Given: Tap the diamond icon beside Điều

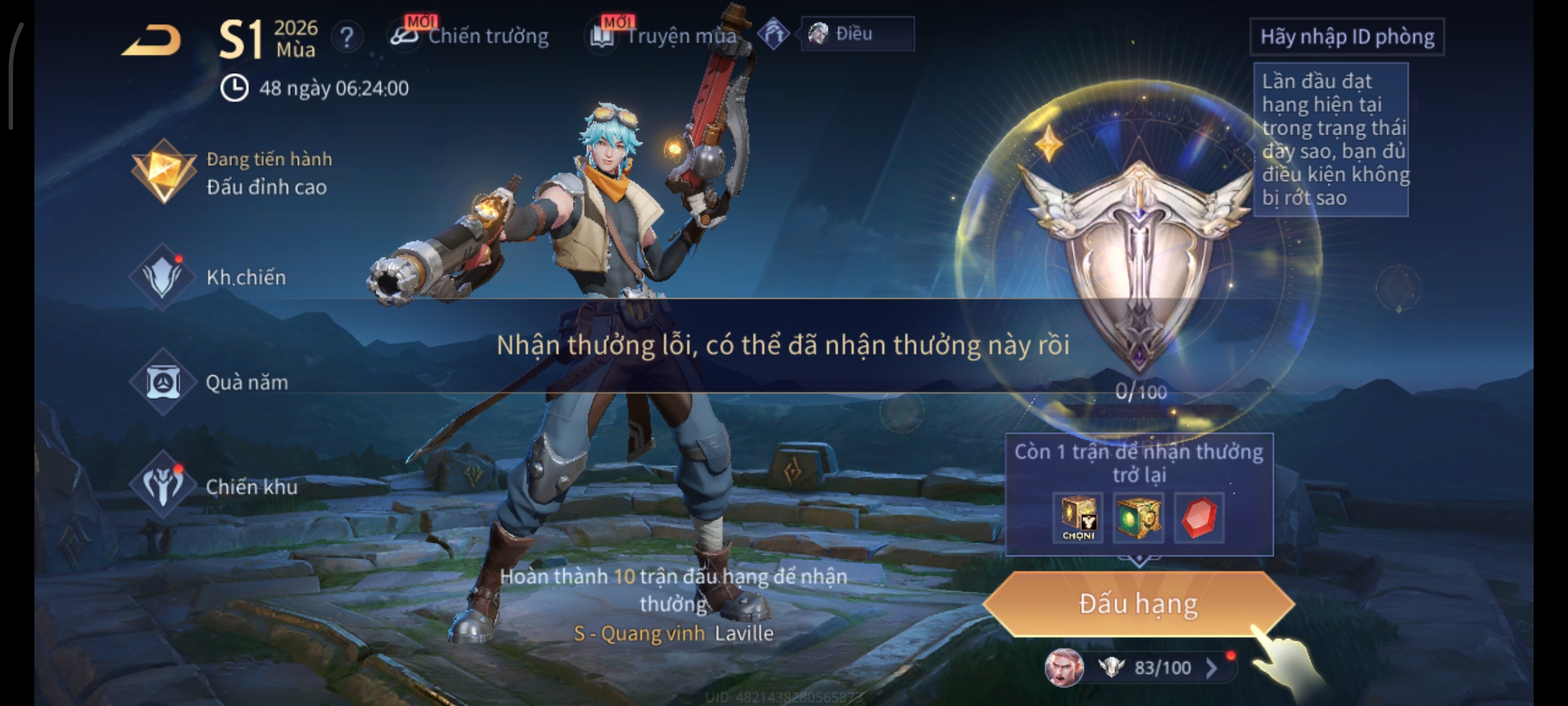Looking at the screenshot, I should 774,34.
